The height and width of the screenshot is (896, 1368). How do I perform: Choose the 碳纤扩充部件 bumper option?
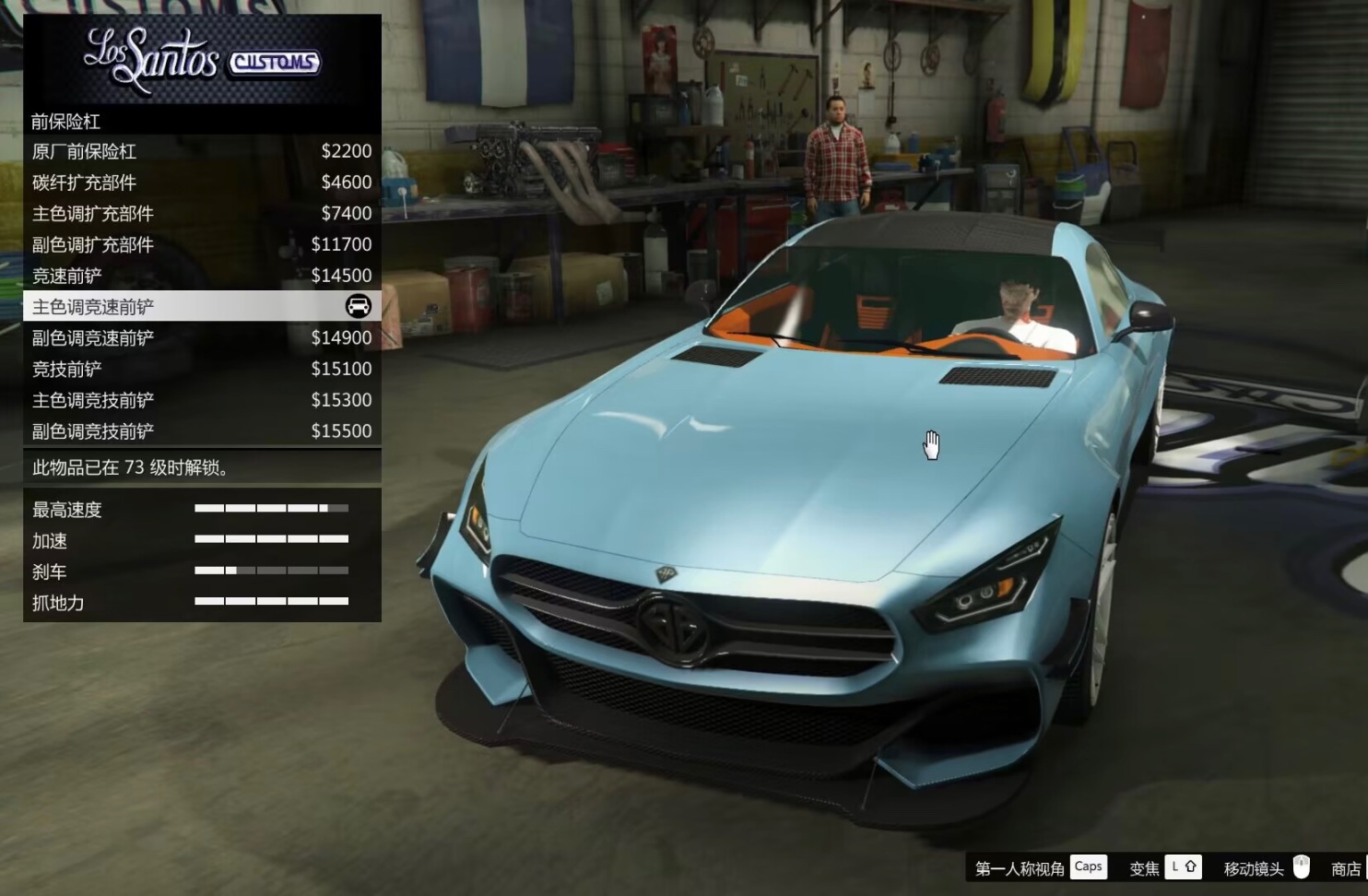tap(201, 183)
